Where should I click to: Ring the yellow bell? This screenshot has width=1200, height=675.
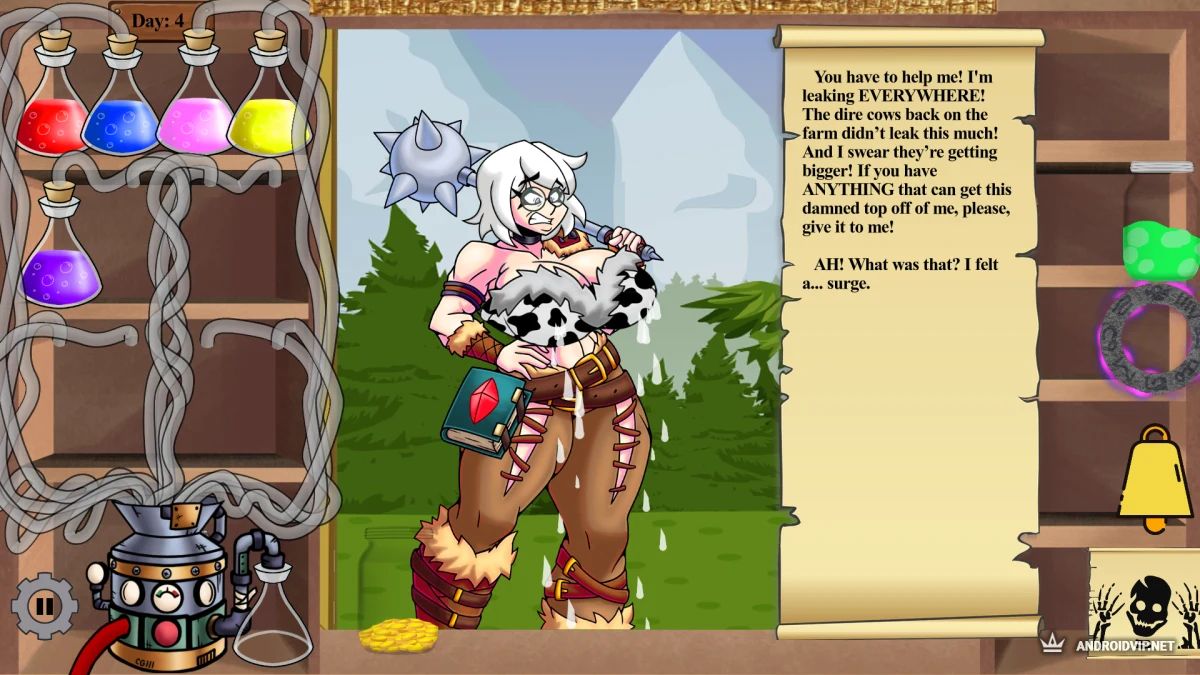(1154, 480)
